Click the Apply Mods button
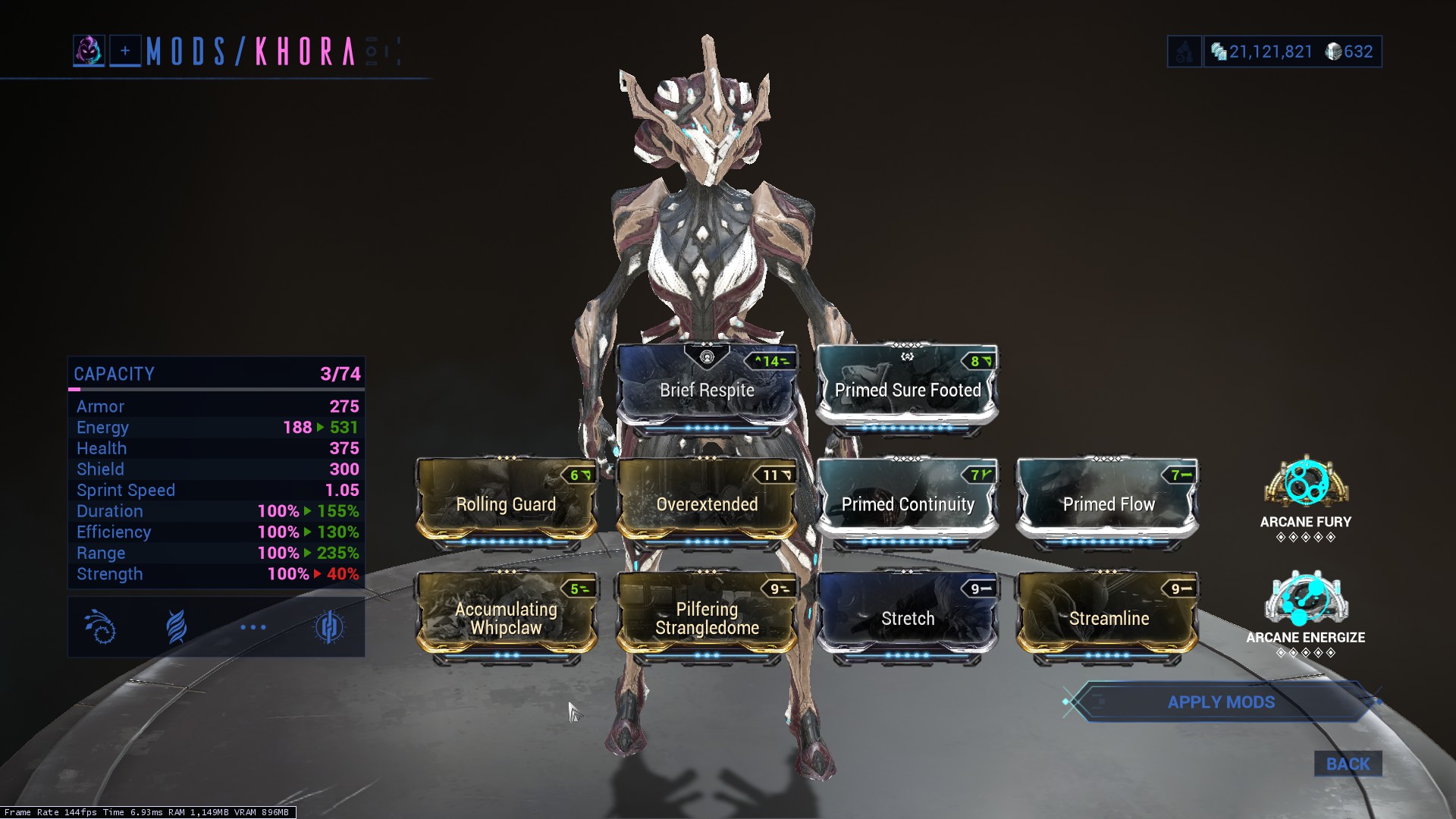 [x=1220, y=702]
